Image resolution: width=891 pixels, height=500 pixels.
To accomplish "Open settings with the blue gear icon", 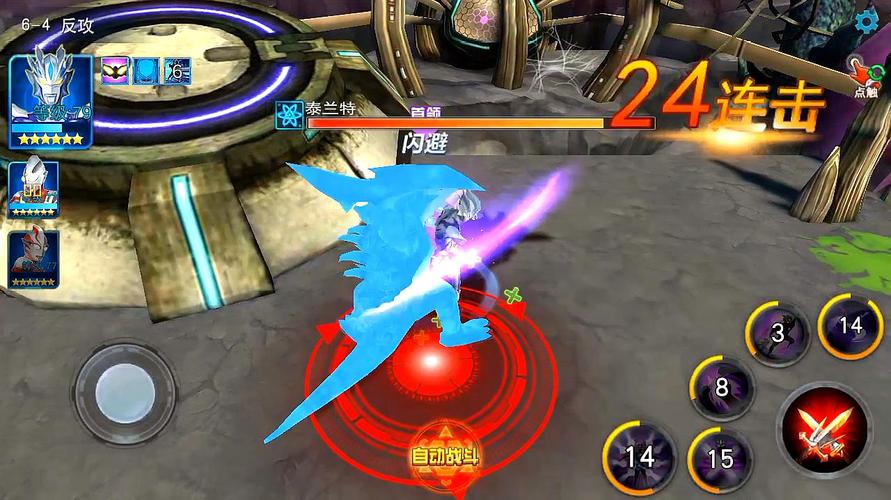I will coord(866,20).
